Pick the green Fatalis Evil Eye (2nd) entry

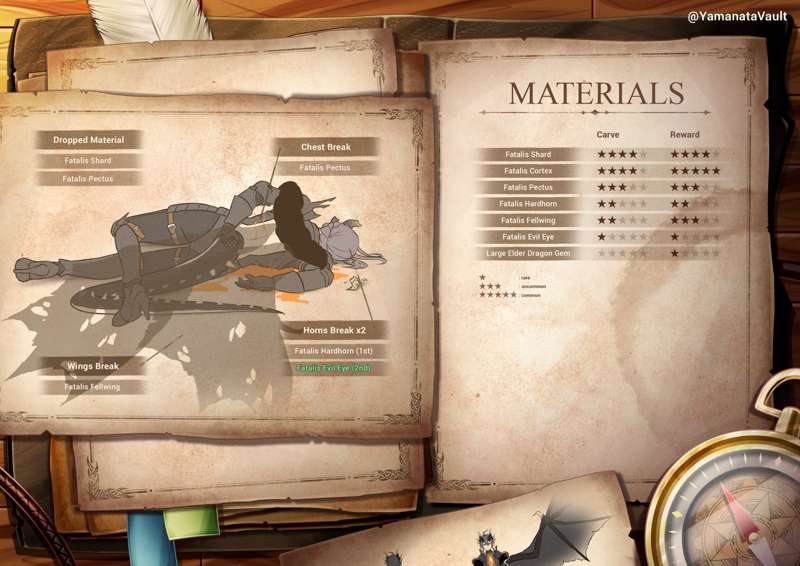coord(334,368)
